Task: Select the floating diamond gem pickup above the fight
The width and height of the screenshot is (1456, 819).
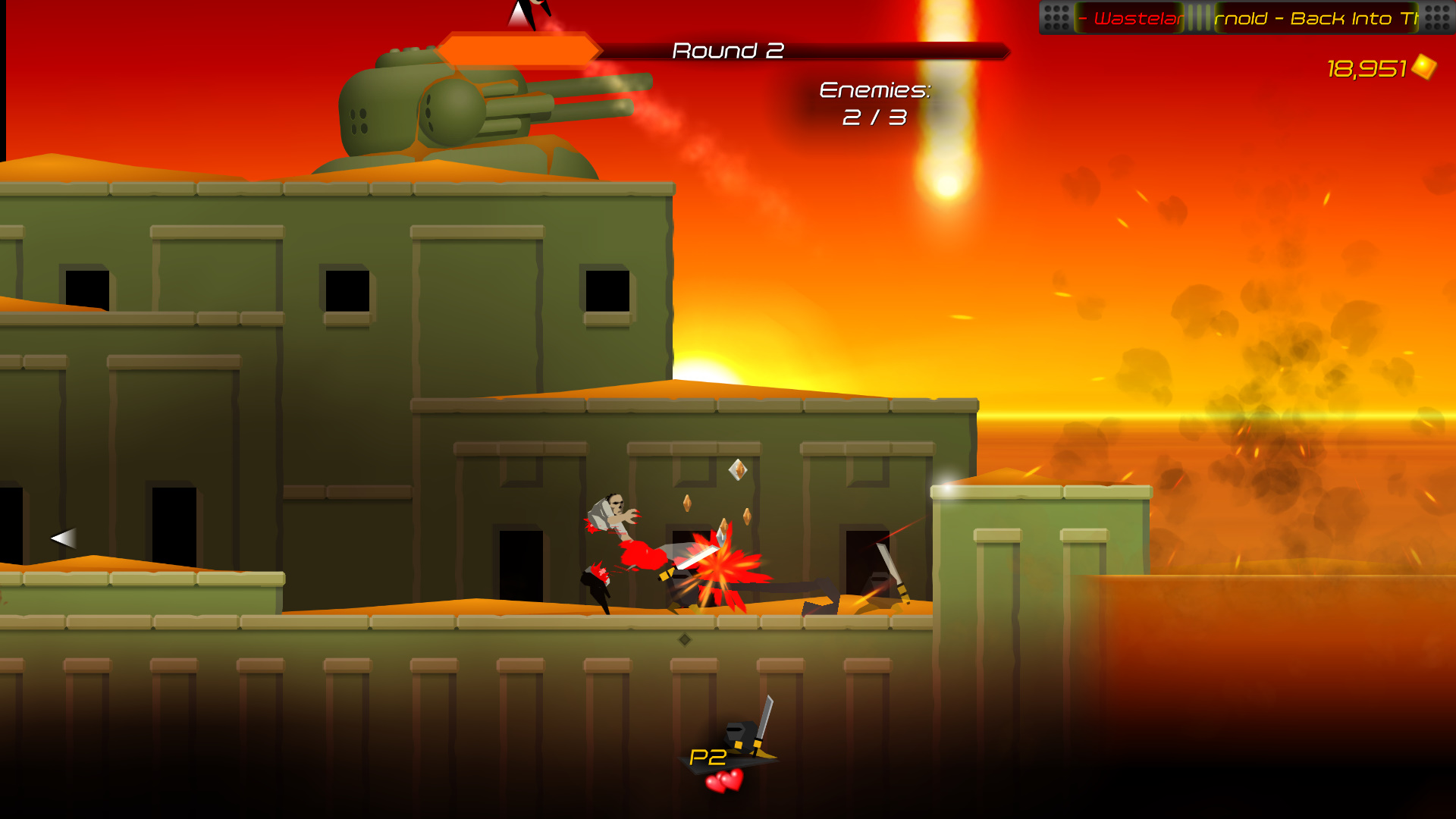Action: (737, 471)
